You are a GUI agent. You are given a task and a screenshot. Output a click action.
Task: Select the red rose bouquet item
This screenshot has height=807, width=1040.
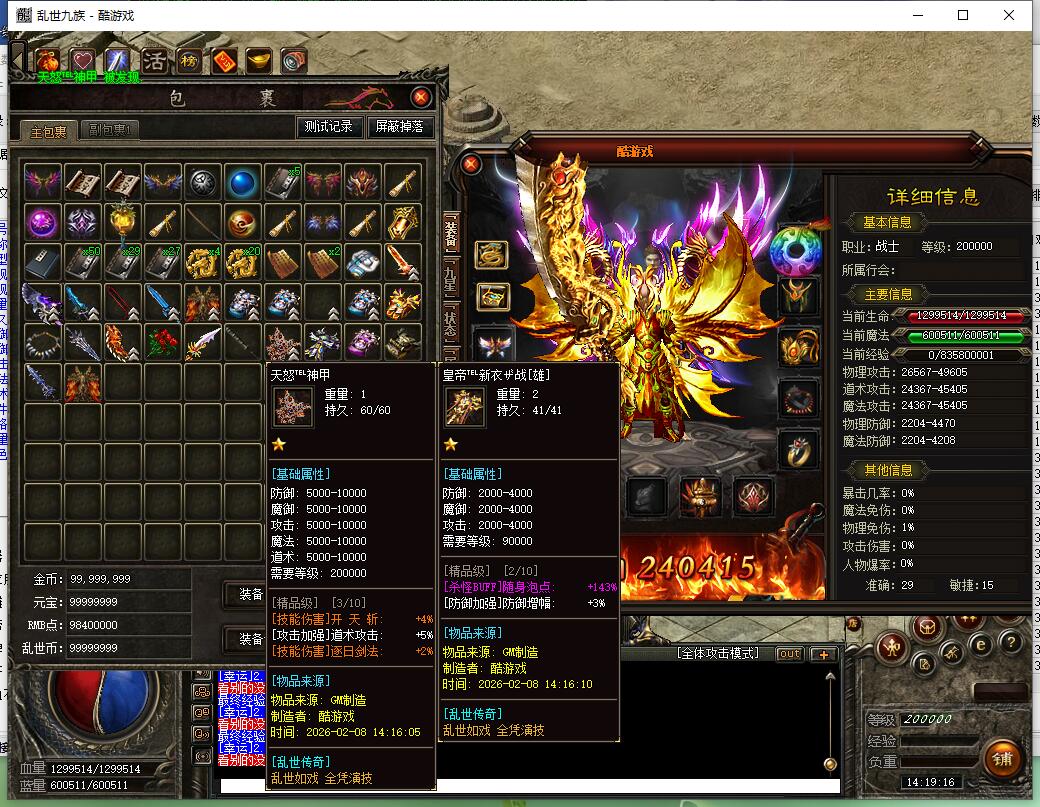[x=163, y=342]
